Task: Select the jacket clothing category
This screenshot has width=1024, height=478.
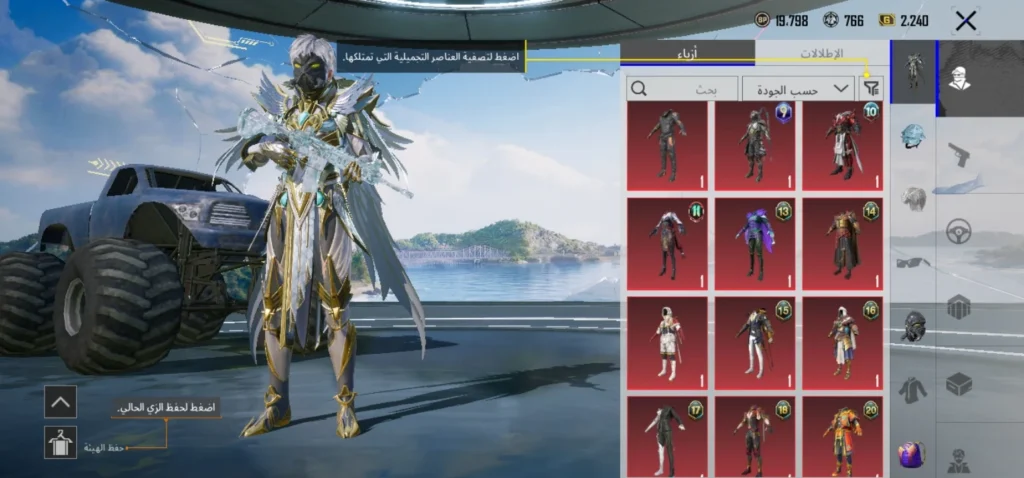Action: coord(912,389)
